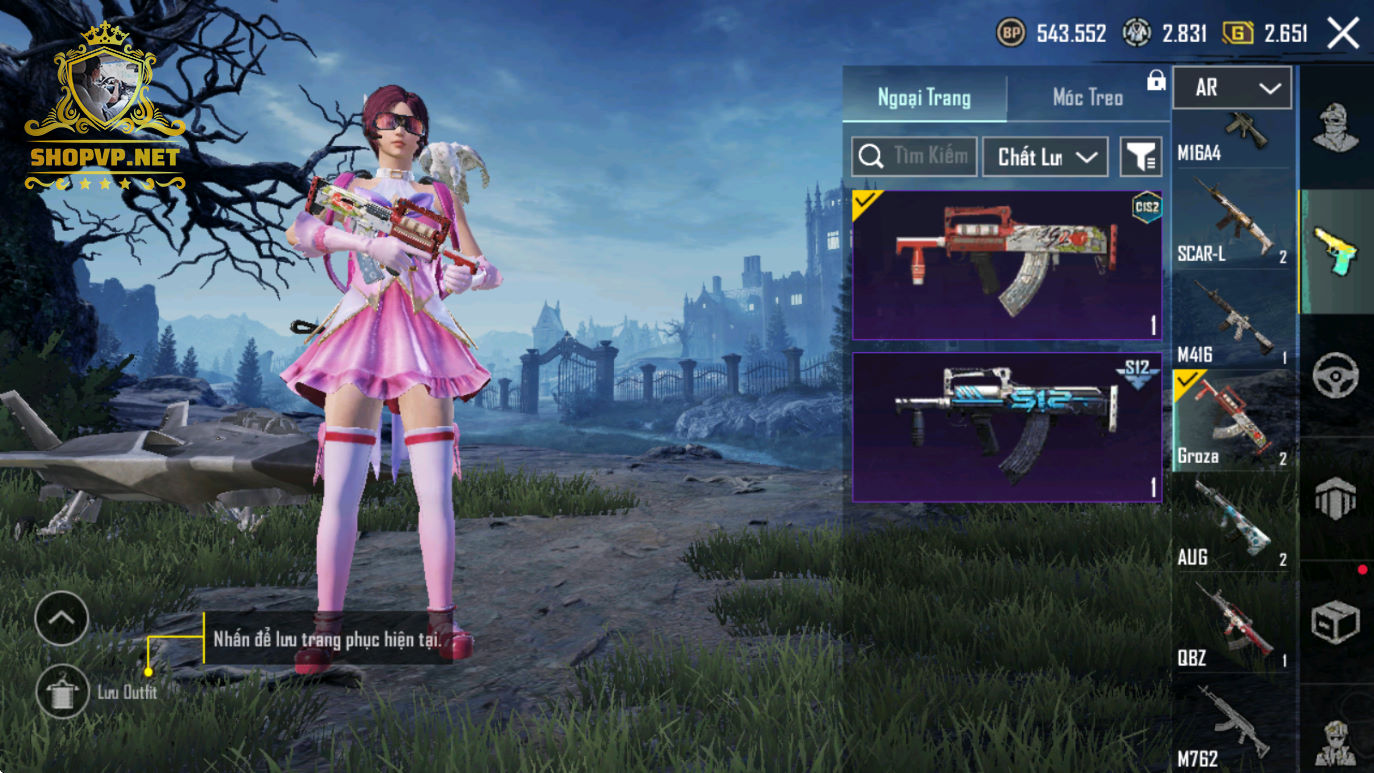1374x773 pixels.
Task: Pick AUG from the weapon list
Action: (1232, 523)
